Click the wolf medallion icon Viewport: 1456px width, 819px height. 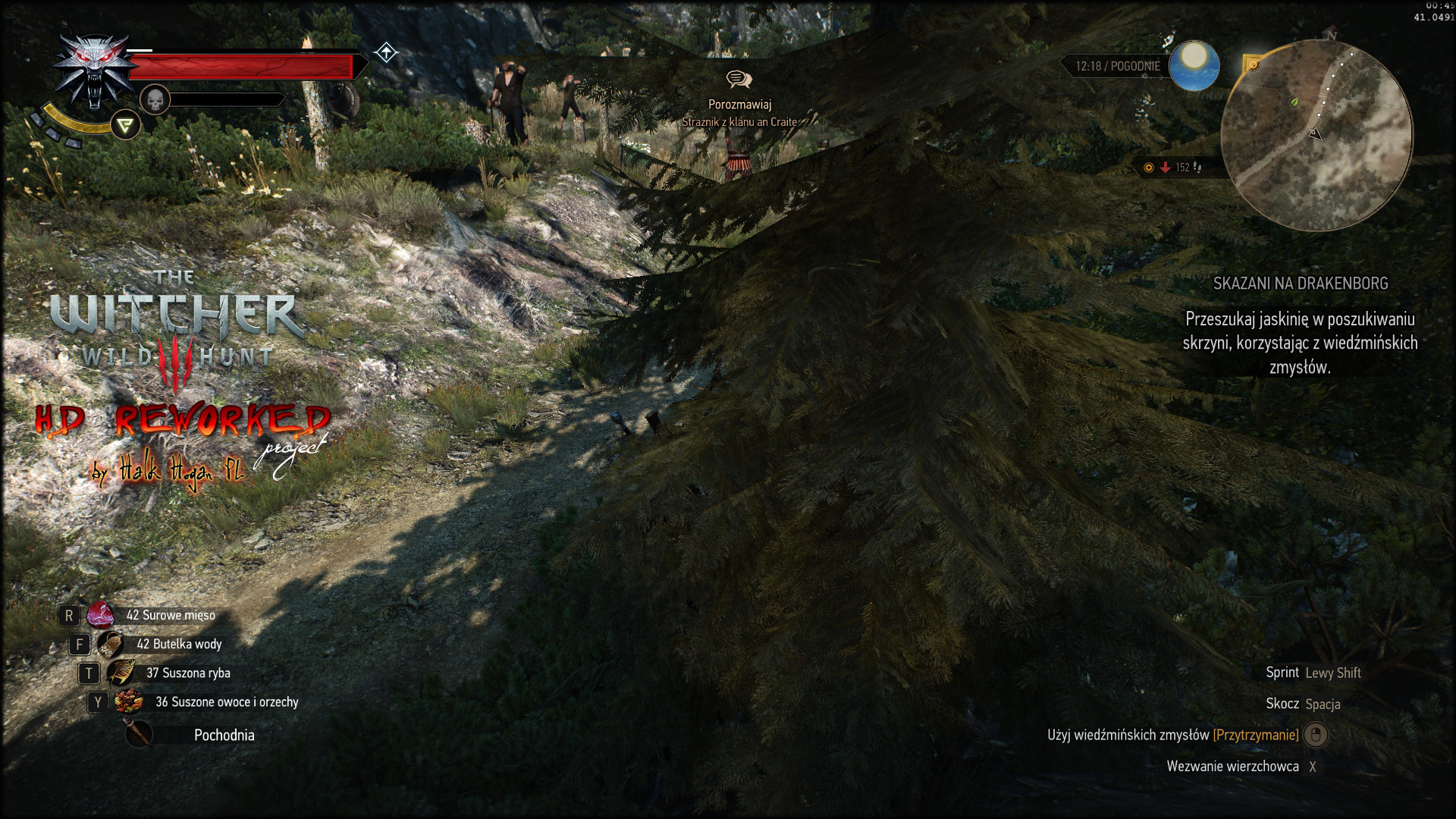coord(93,72)
